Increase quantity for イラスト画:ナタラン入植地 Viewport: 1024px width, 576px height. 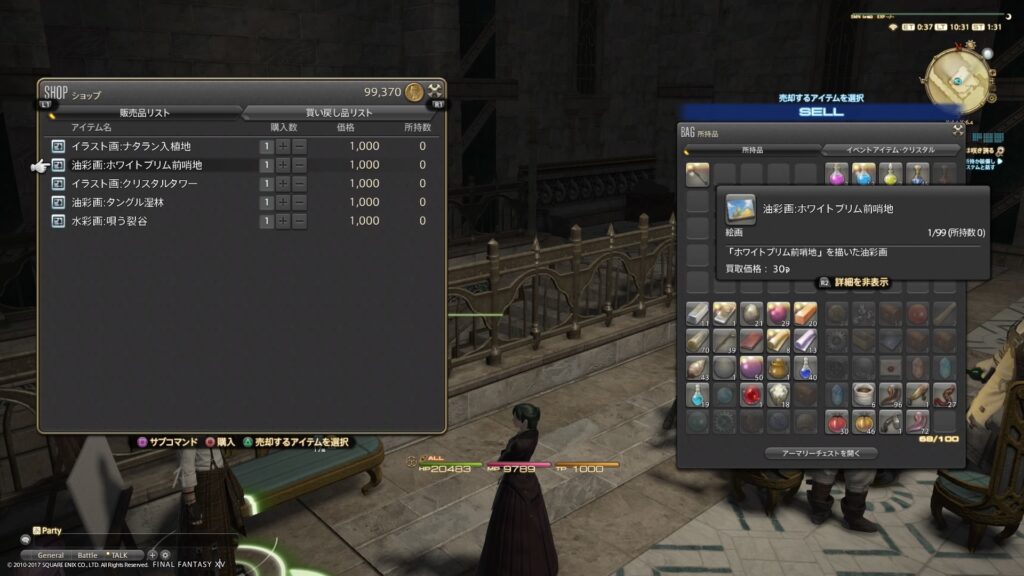tap(283, 146)
